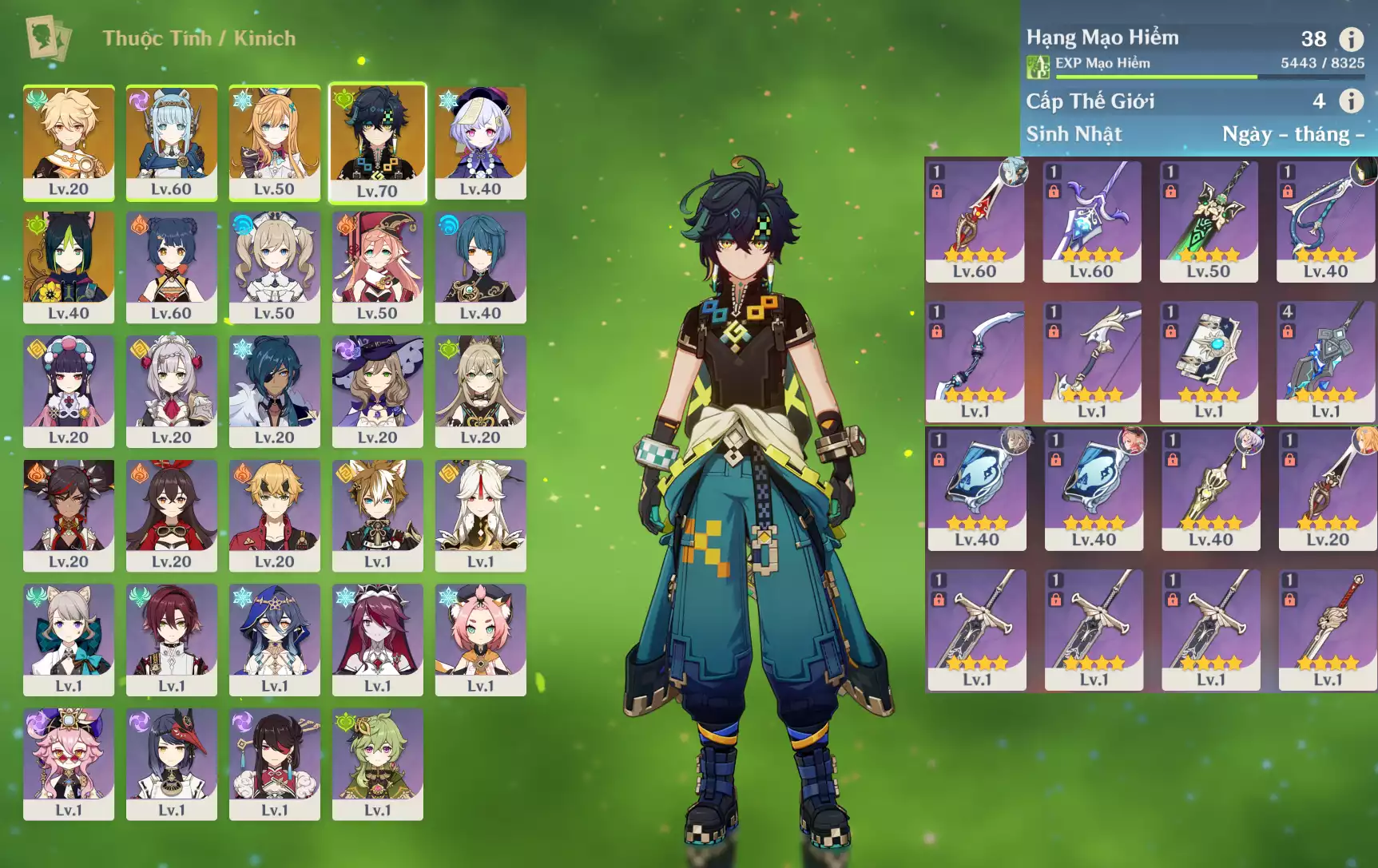
Task: Select the green claymore at Lv.50
Action: point(1209,220)
